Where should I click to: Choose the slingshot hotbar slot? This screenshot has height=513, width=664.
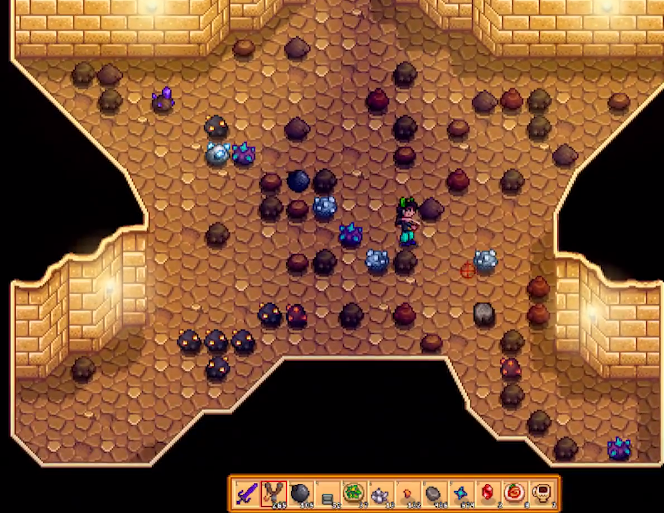pos(273,492)
